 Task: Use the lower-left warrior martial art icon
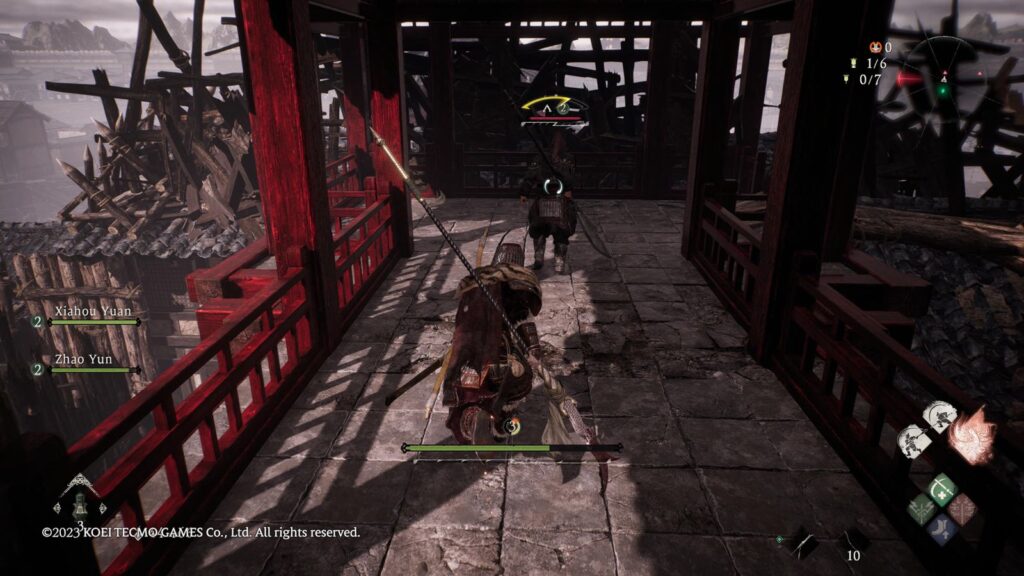click(x=914, y=441)
